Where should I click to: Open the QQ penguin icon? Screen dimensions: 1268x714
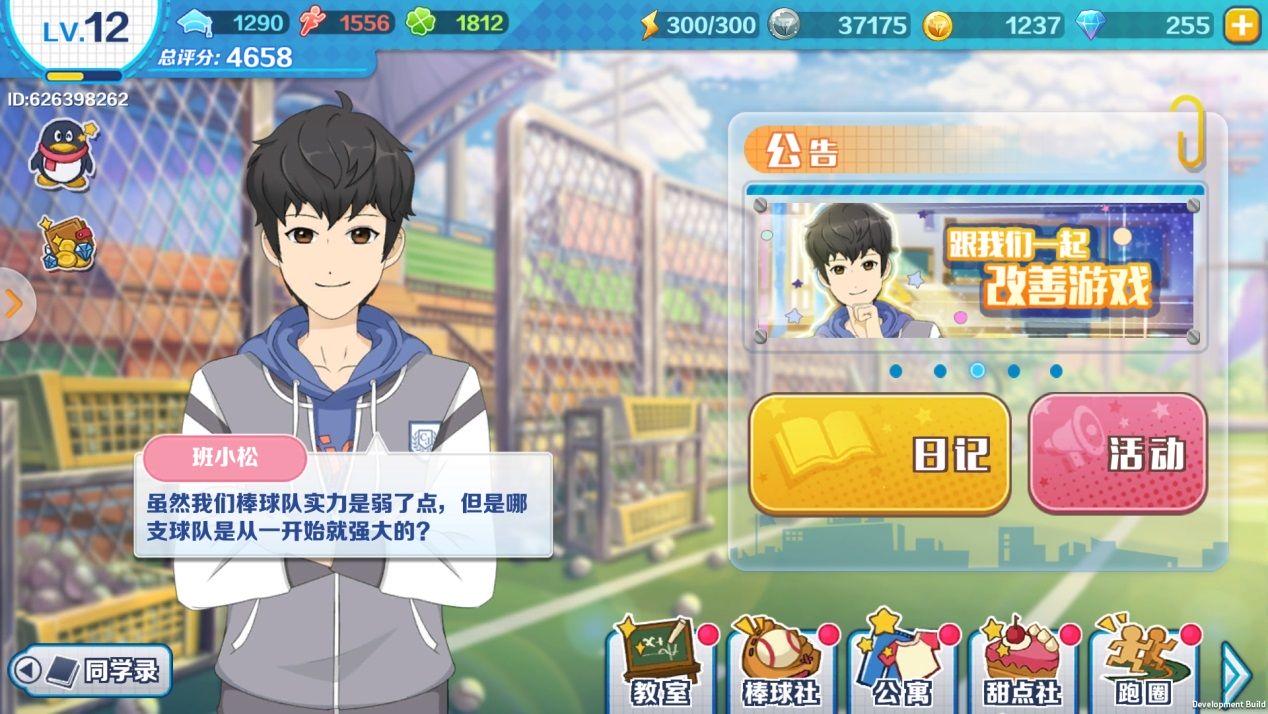(62, 153)
